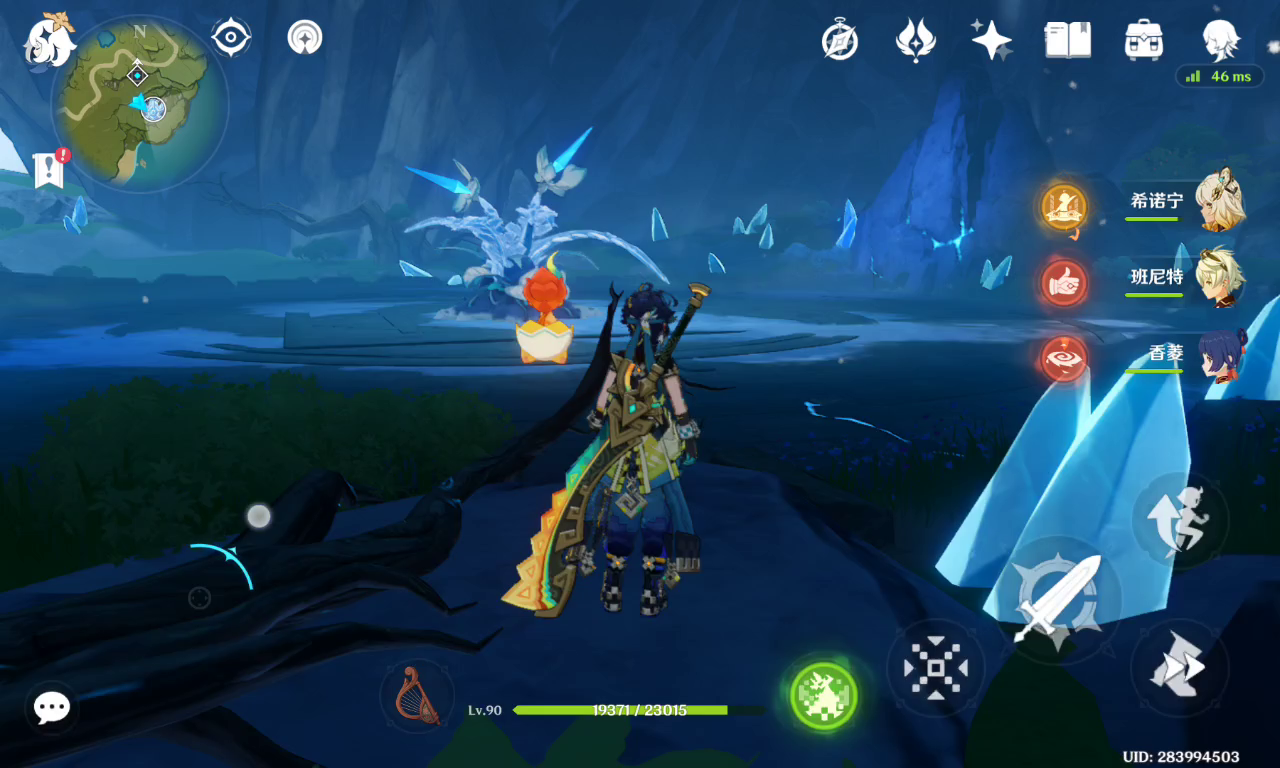
Task: Open the open-book icon
Action: 1067,40
